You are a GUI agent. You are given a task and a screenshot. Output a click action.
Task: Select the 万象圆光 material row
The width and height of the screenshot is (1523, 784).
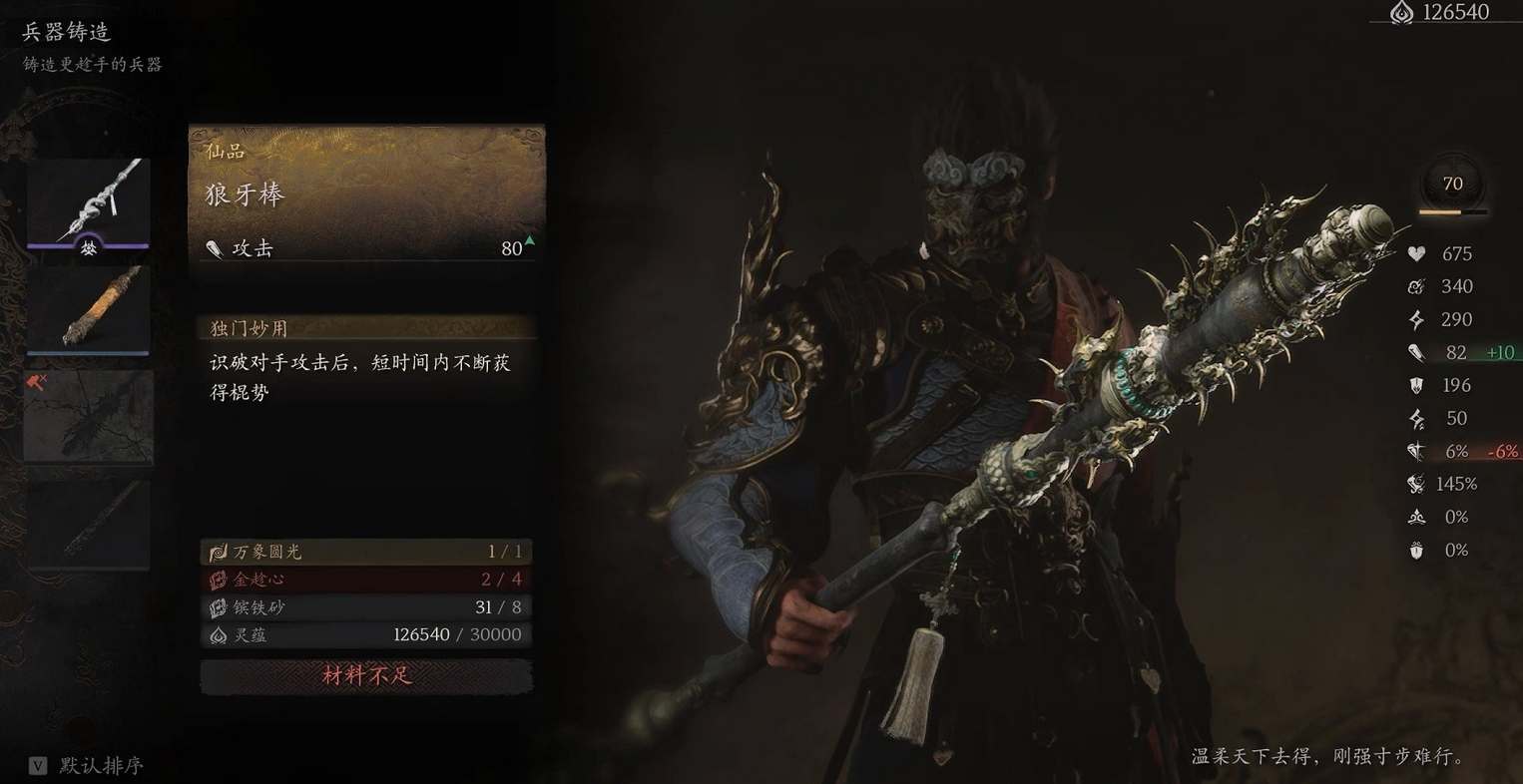[366, 552]
